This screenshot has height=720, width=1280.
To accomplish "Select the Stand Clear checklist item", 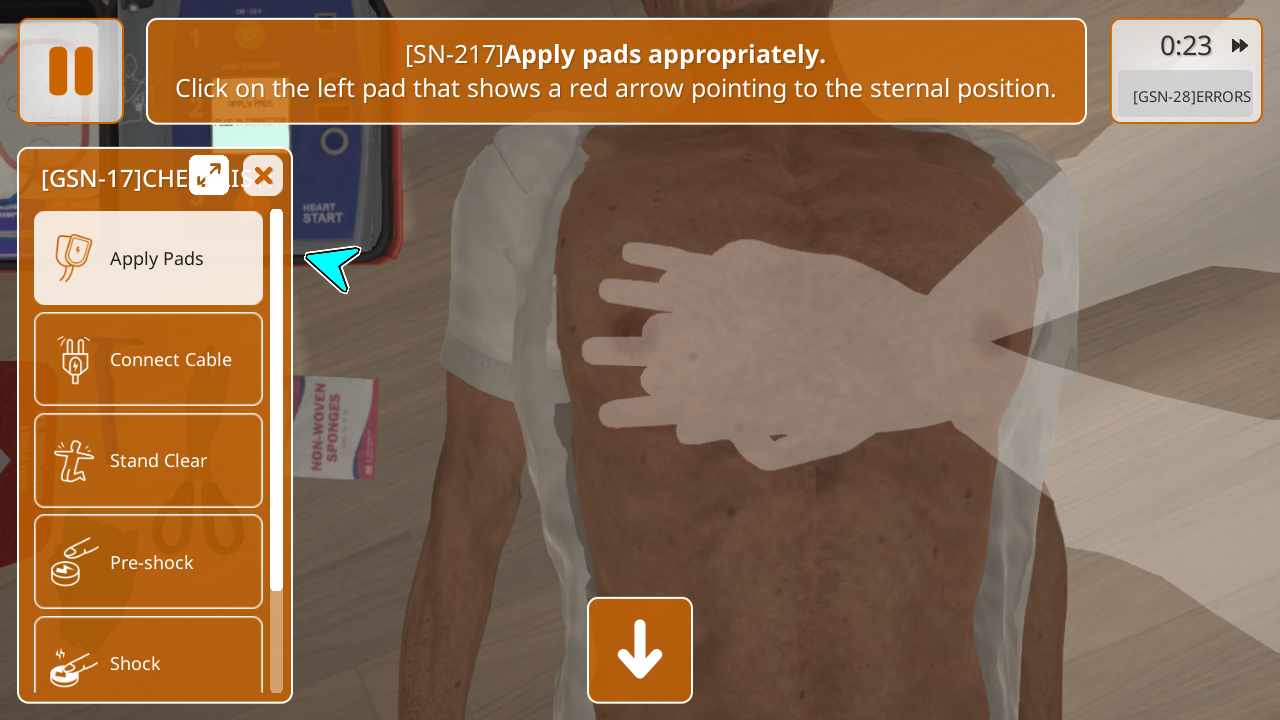I will point(149,460).
